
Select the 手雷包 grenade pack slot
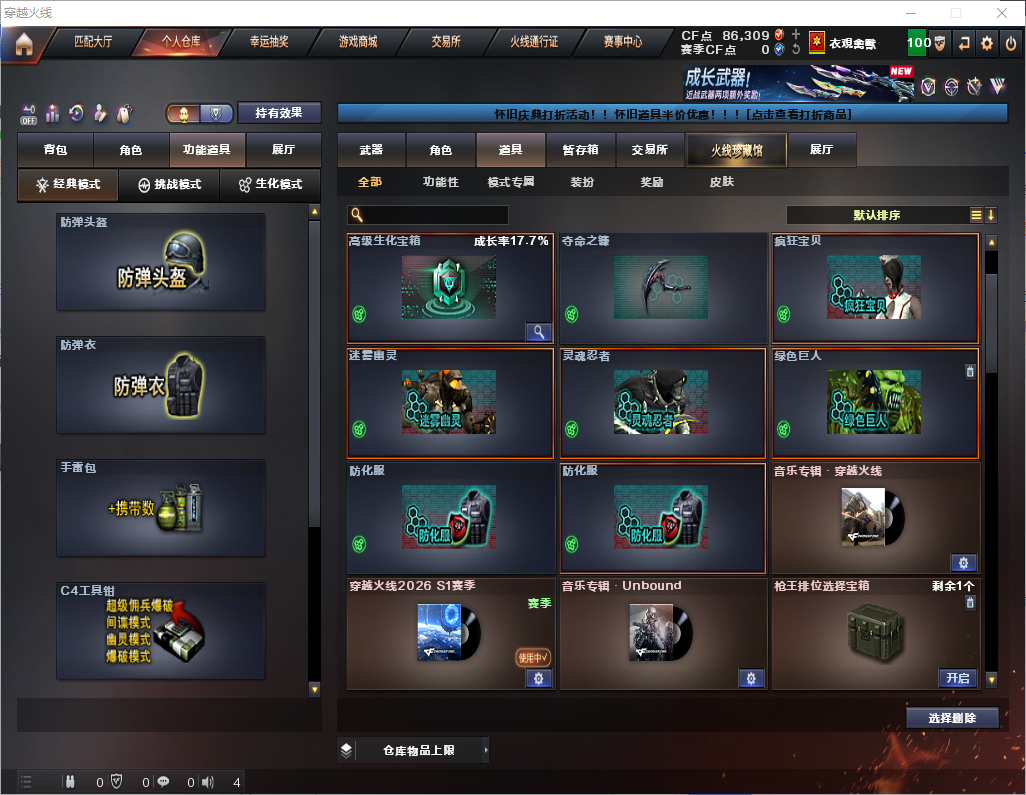(x=161, y=508)
